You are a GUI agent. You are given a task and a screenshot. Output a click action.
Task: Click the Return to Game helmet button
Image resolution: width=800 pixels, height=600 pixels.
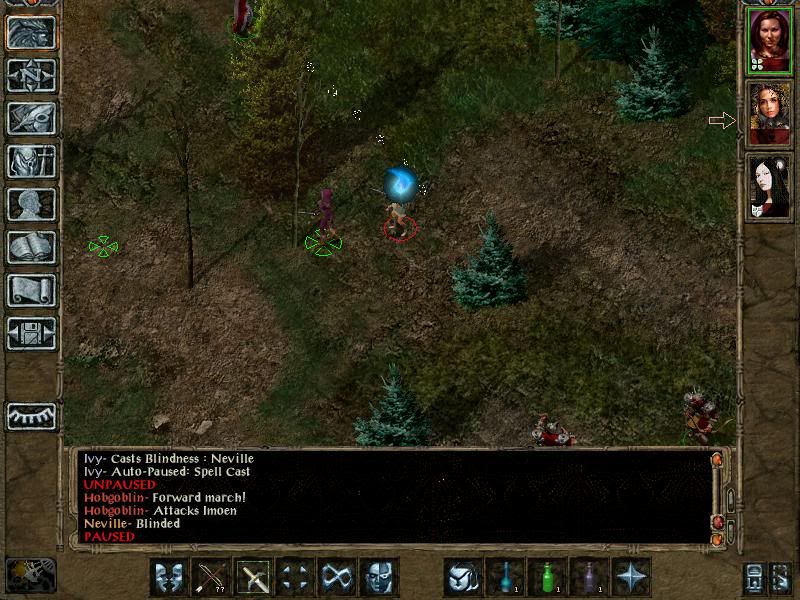[x=31, y=32]
